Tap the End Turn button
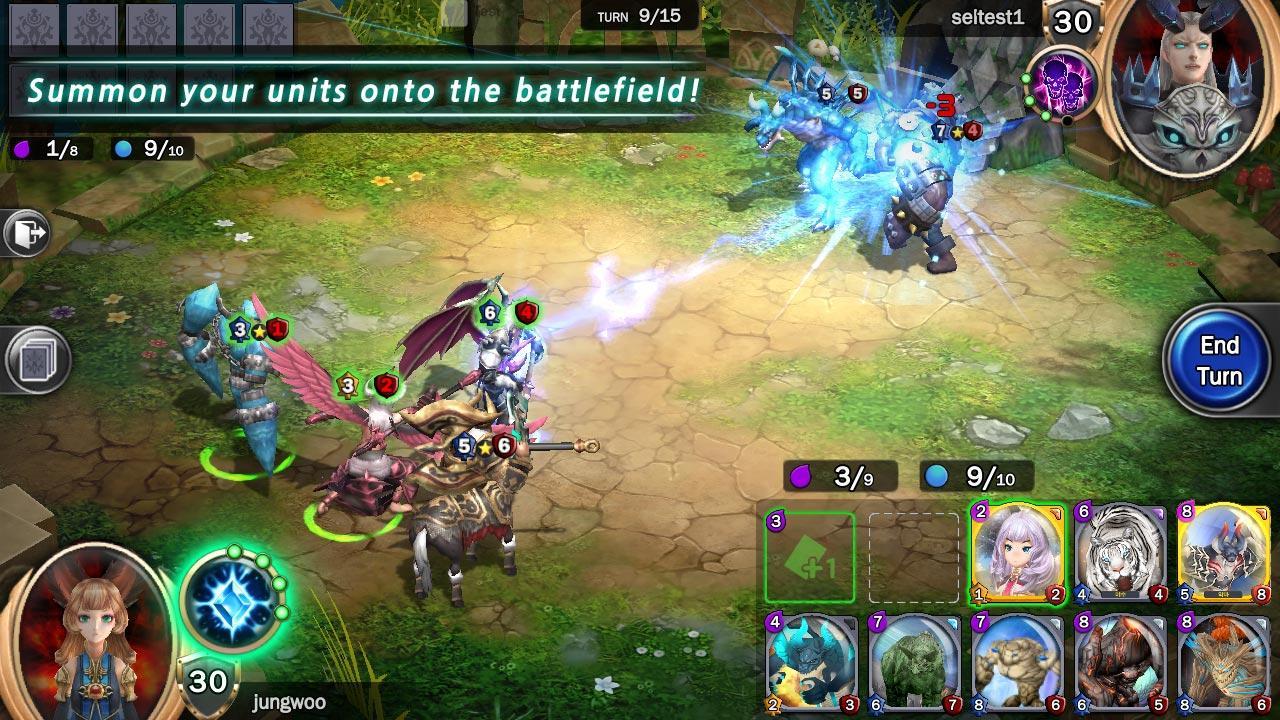 pos(1219,358)
